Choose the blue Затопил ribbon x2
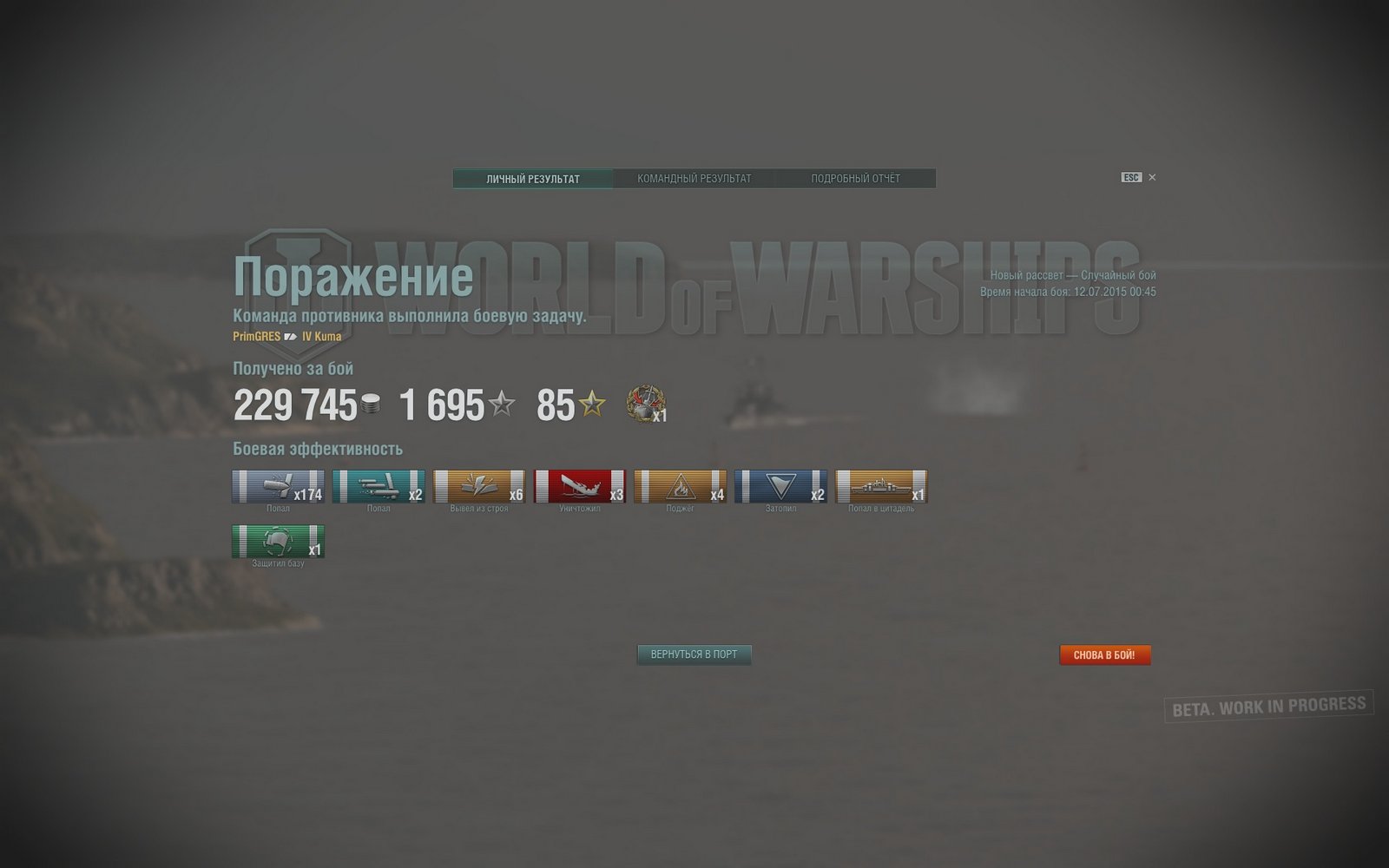 pyautogui.click(x=780, y=487)
